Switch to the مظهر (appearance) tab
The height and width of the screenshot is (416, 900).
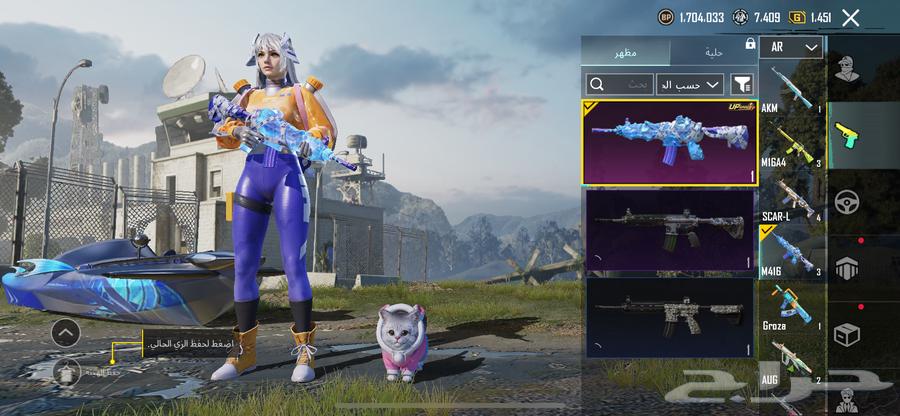[x=627, y=50]
